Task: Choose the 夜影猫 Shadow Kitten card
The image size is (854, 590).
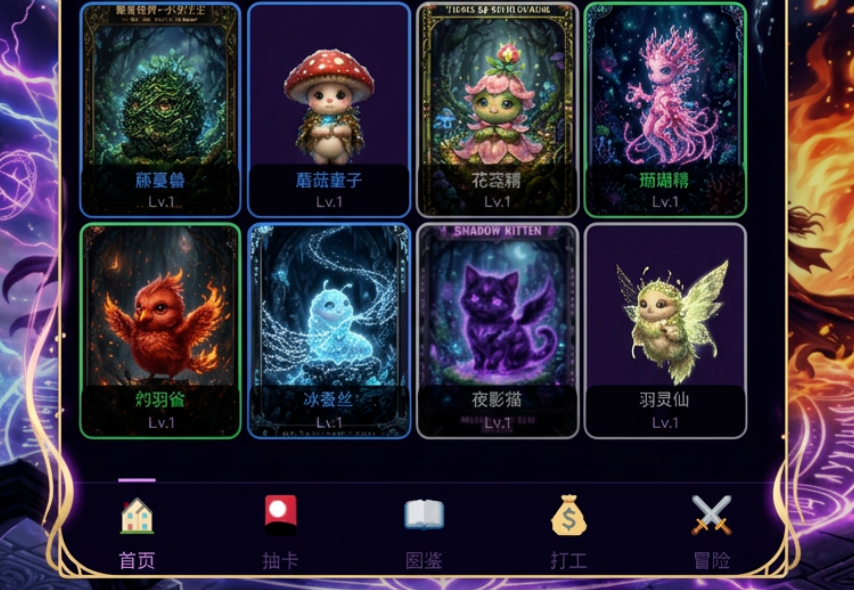Action: point(497,330)
